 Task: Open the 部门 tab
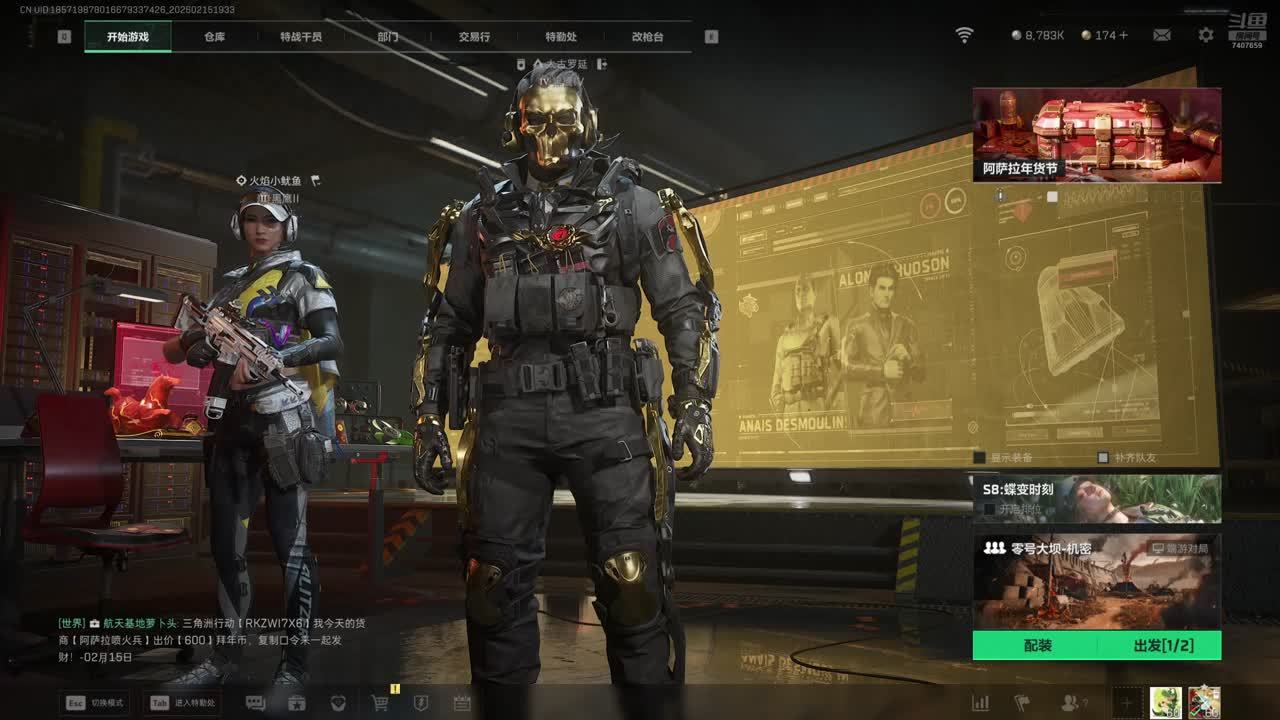[388, 37]
